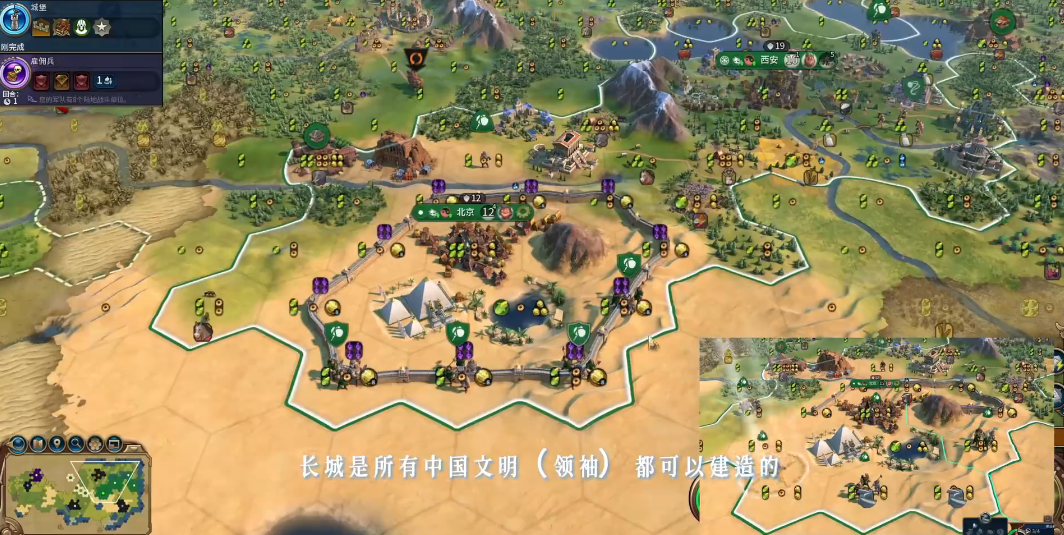Open the map search magnifier tool
Screen dimensions: 1064x535
[x=76, y=443]
